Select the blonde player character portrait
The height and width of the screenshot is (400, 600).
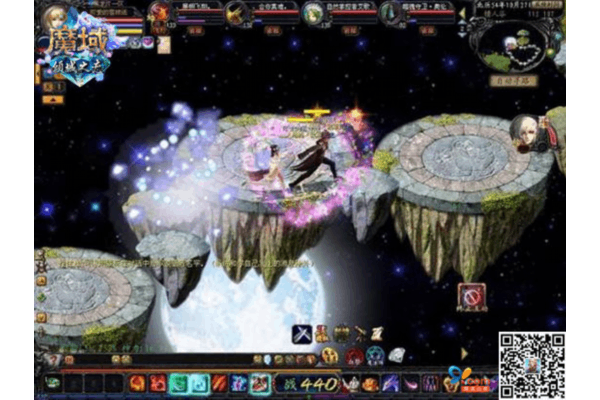(56, 17)
